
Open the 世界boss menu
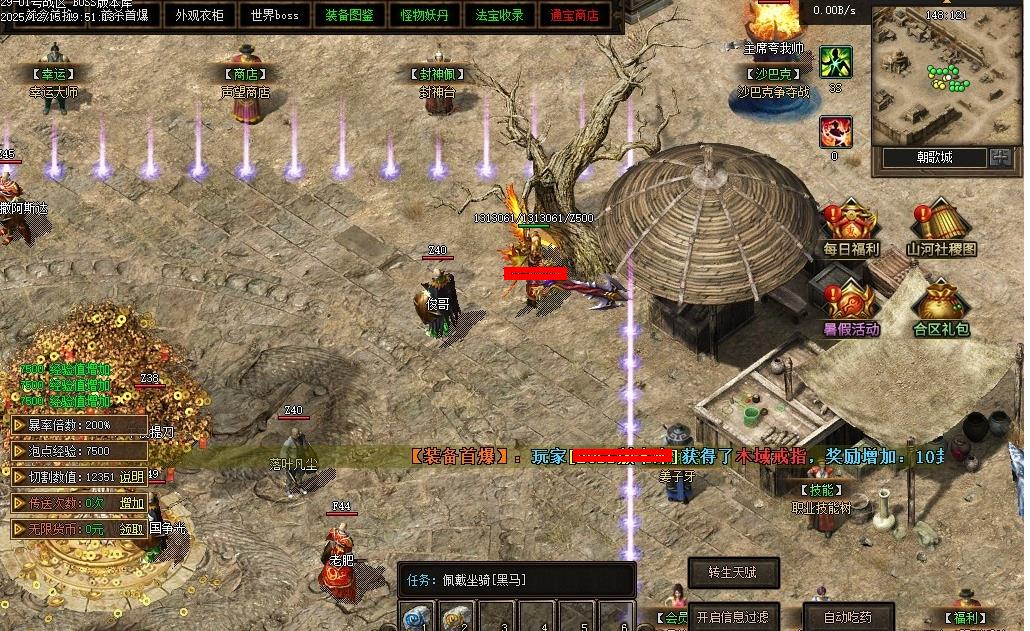(x=275, y=15)
